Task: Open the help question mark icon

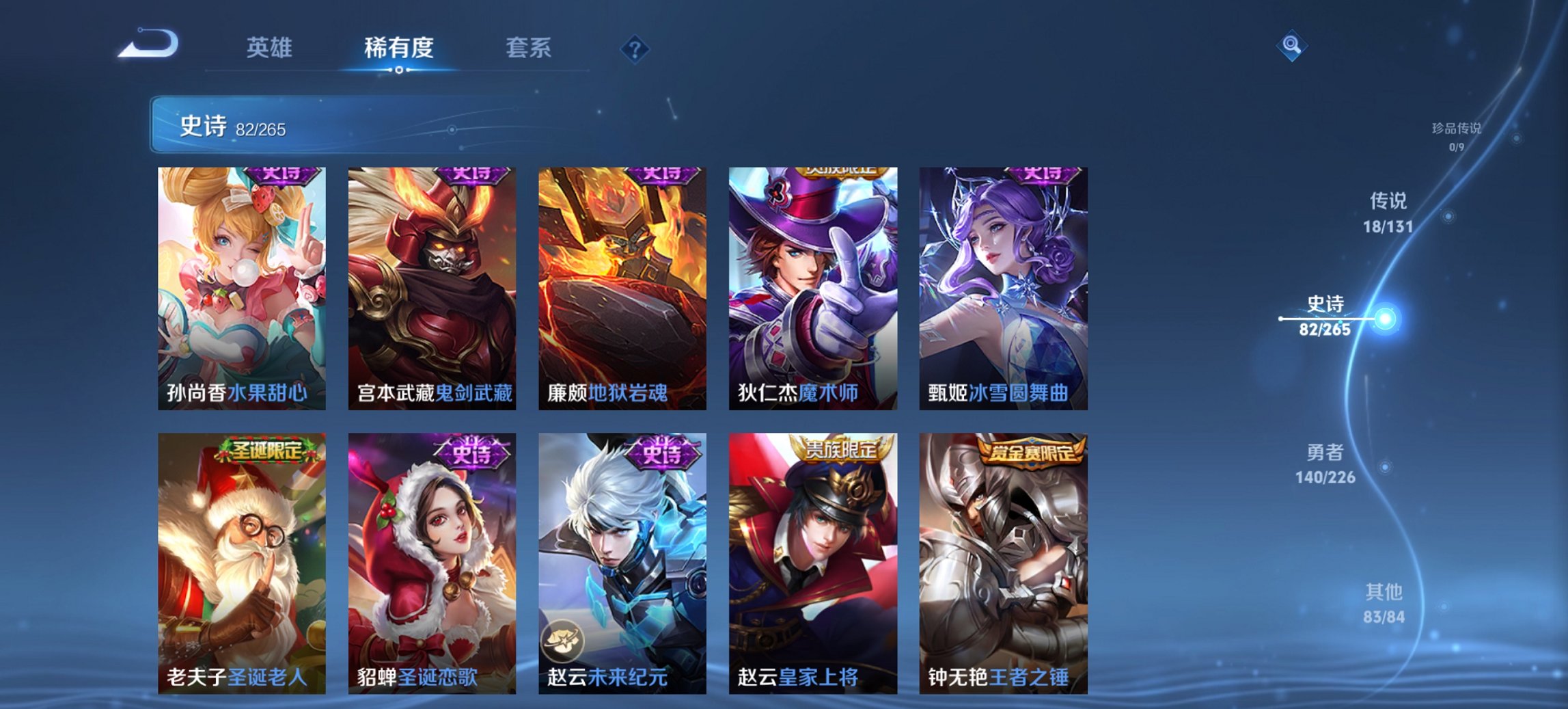Action: tap(634, 48)
